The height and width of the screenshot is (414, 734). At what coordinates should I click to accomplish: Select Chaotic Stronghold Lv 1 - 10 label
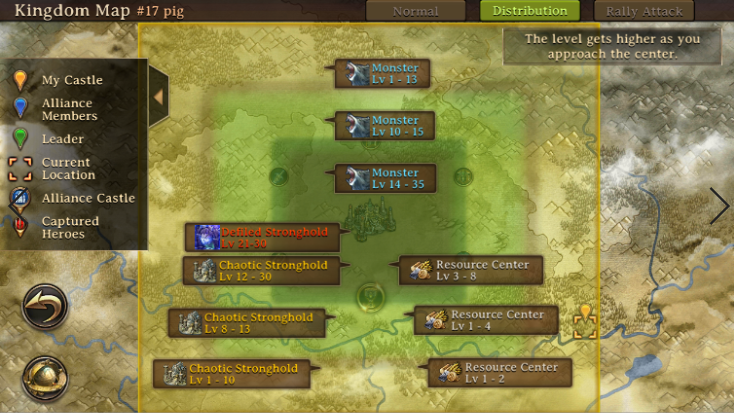click(x=232, y=373)
